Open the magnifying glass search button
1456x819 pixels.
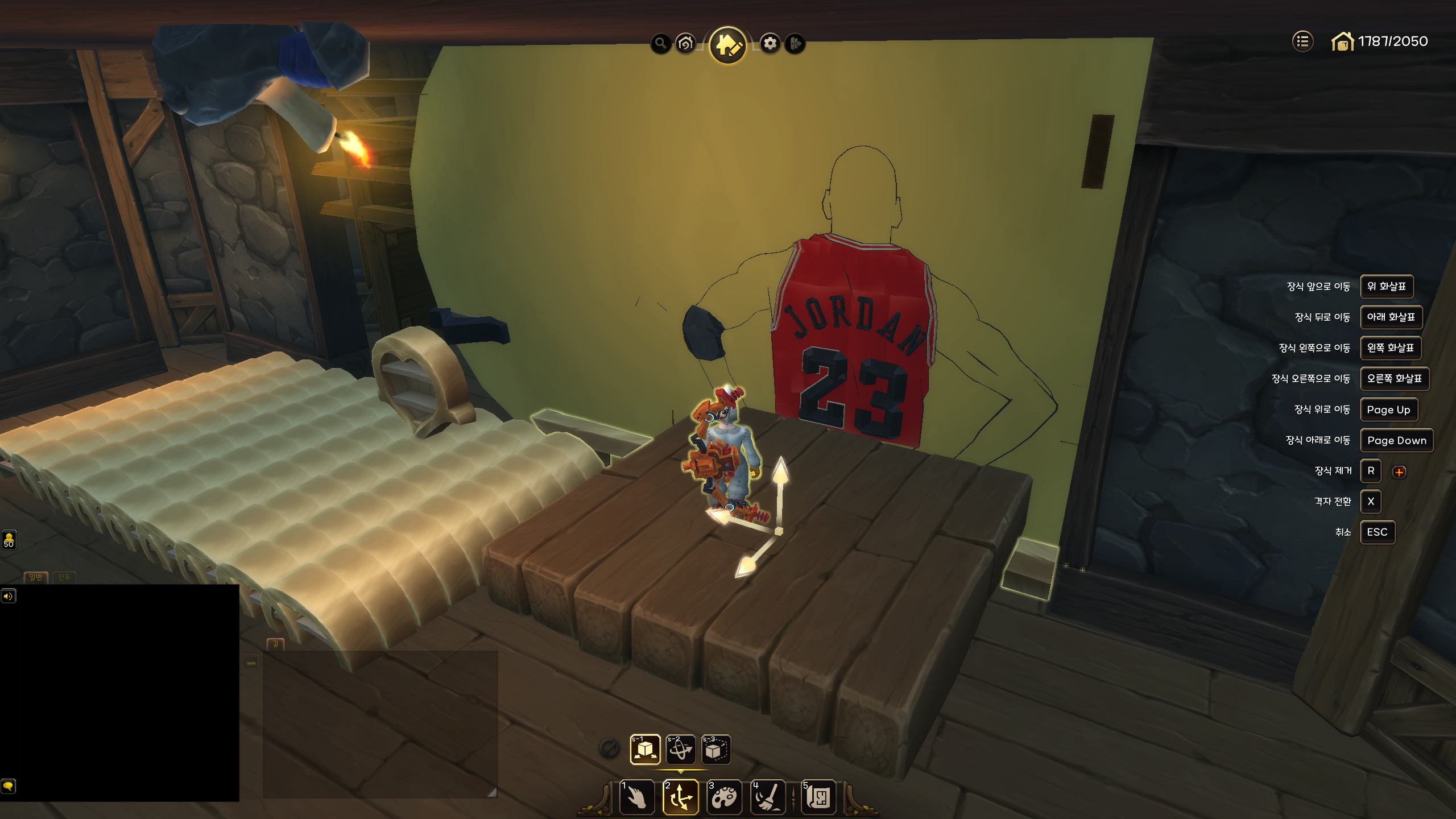[660, 43]
